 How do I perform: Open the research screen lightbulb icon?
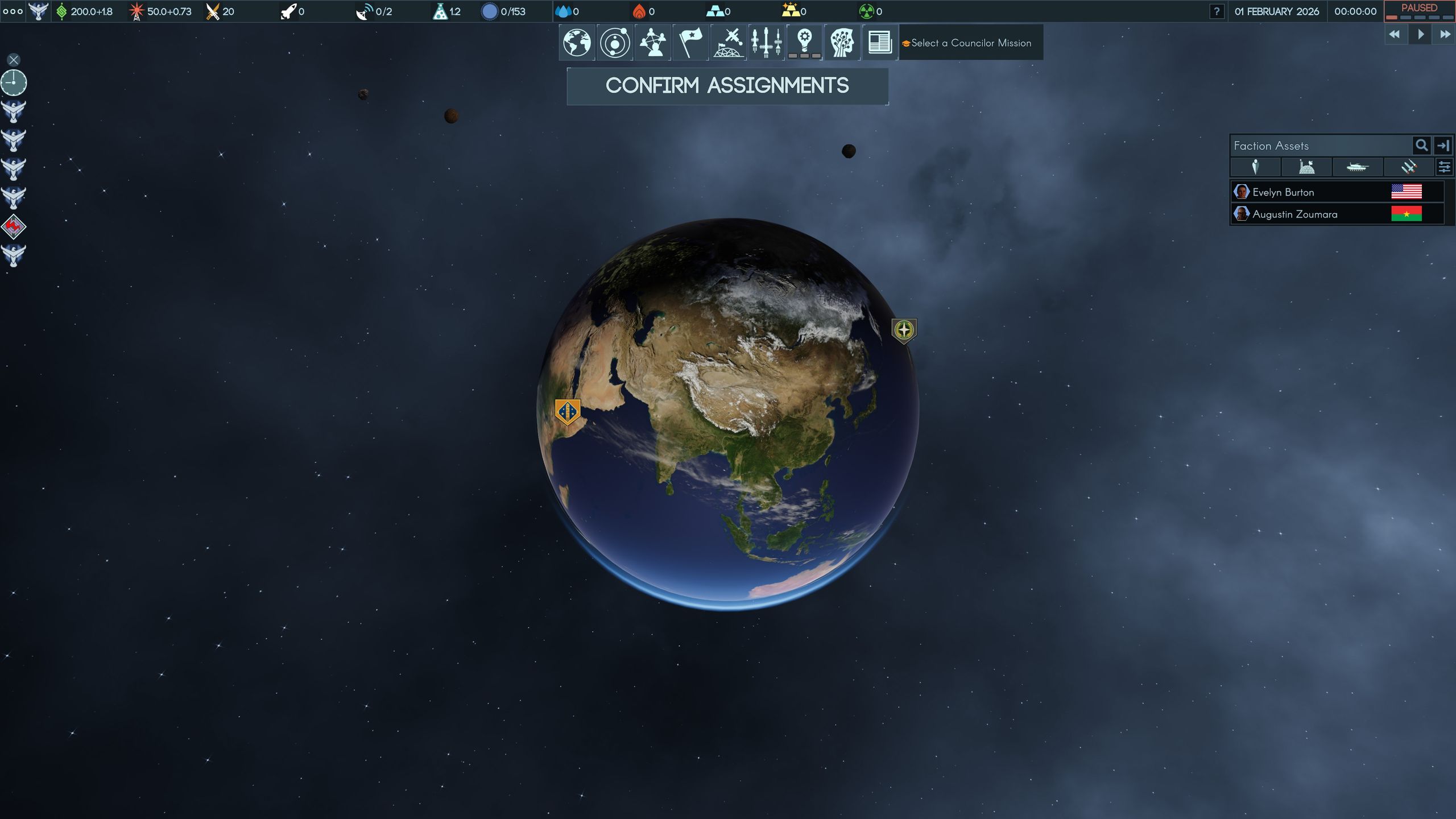click(805, 43)
